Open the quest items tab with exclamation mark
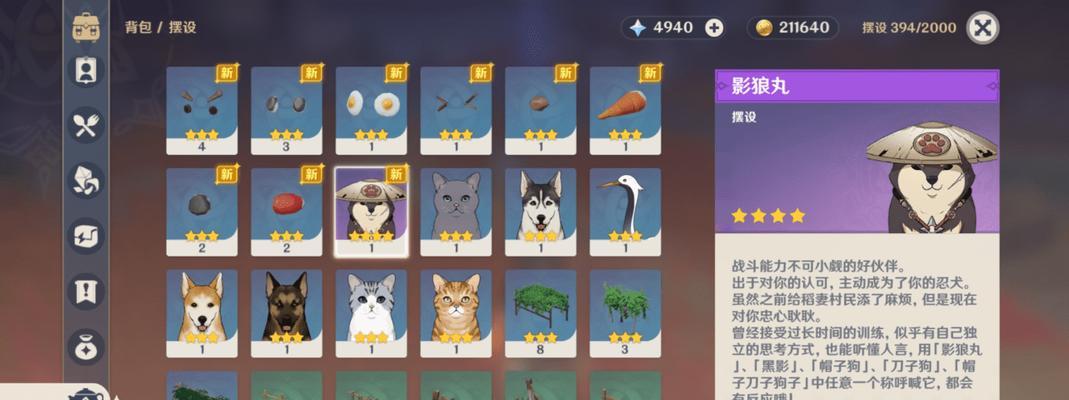1069x400 pixels. (x=85, y=291)
